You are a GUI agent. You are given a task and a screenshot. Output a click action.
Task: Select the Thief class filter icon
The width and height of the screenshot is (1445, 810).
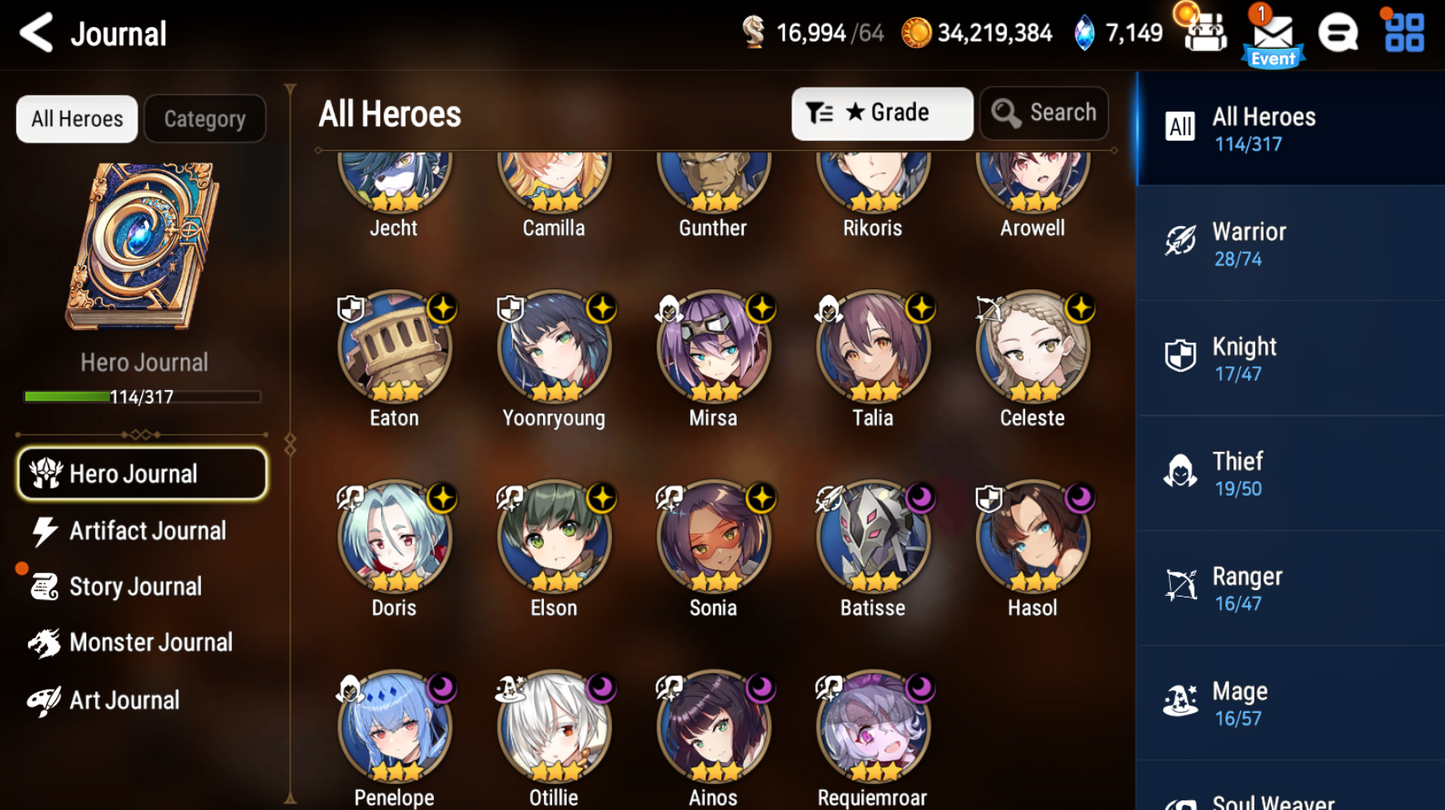pyautogui.click(x=1182, y=472)
